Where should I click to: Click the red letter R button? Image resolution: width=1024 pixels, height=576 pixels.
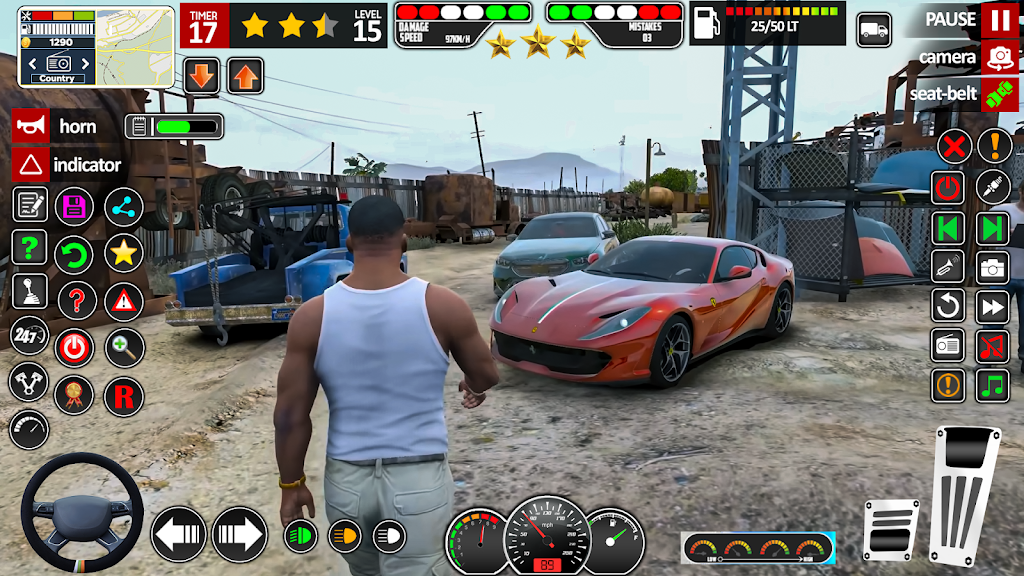[x=124, y=397]
